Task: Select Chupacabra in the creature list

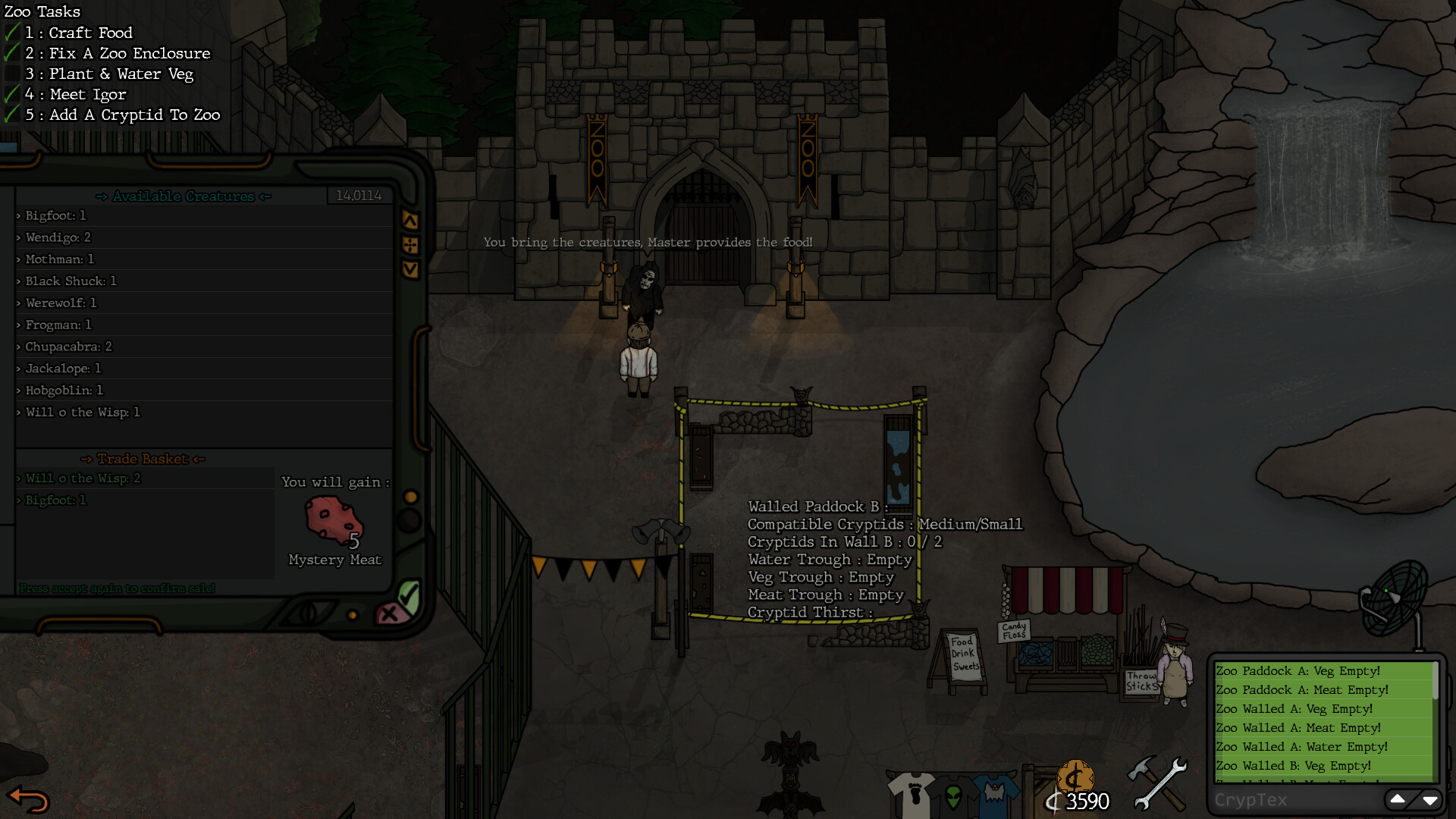Action: [x=69, y=347]
